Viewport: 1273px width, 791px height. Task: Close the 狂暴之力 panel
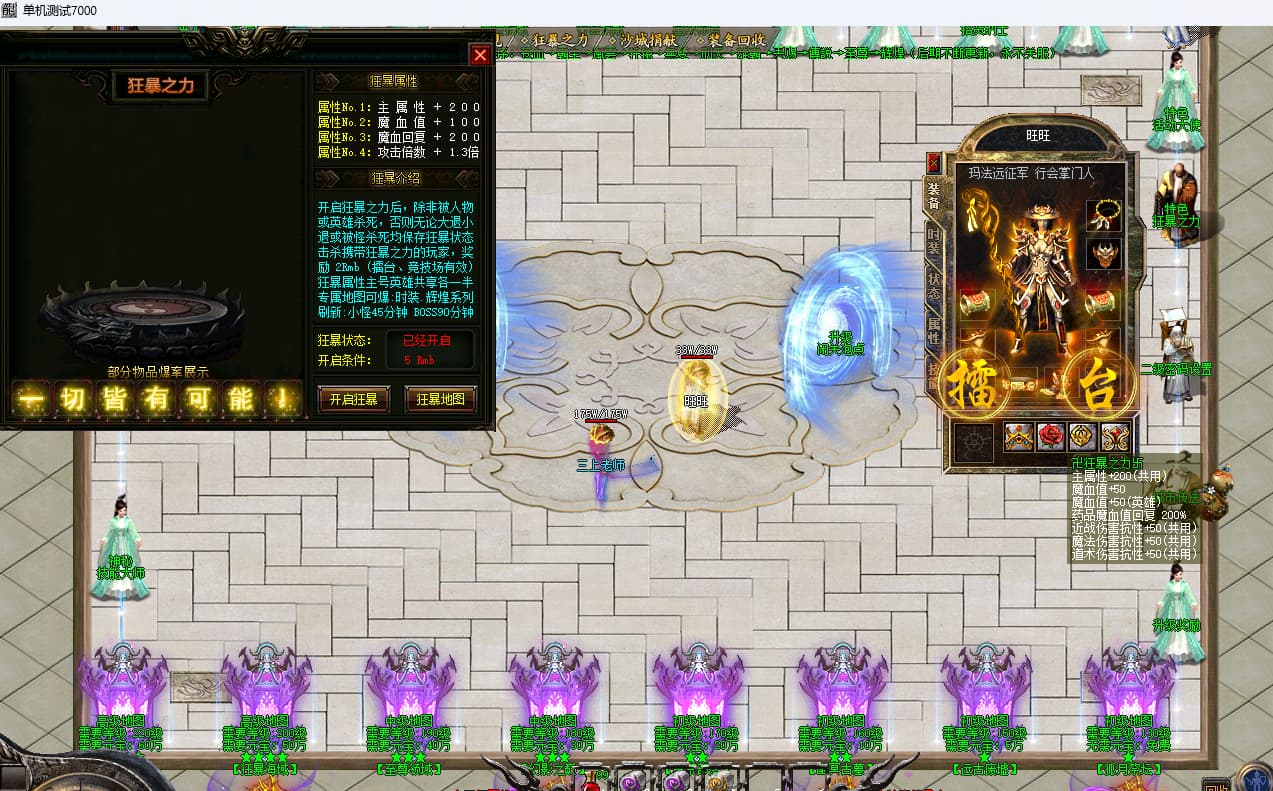480,55
